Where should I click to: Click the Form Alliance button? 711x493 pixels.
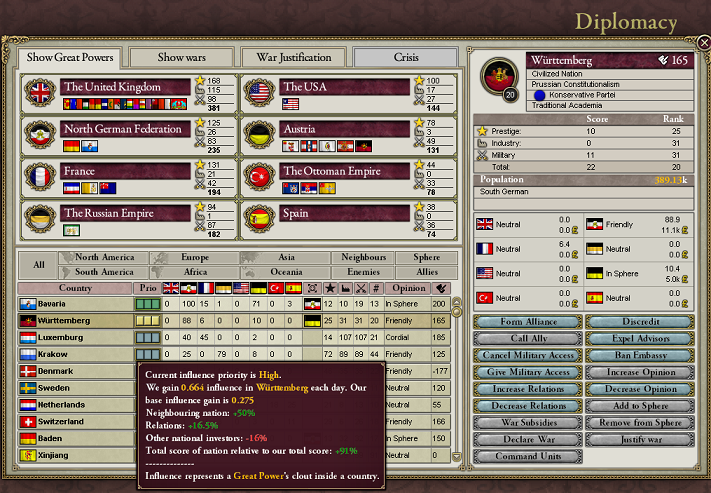[526, 322]
